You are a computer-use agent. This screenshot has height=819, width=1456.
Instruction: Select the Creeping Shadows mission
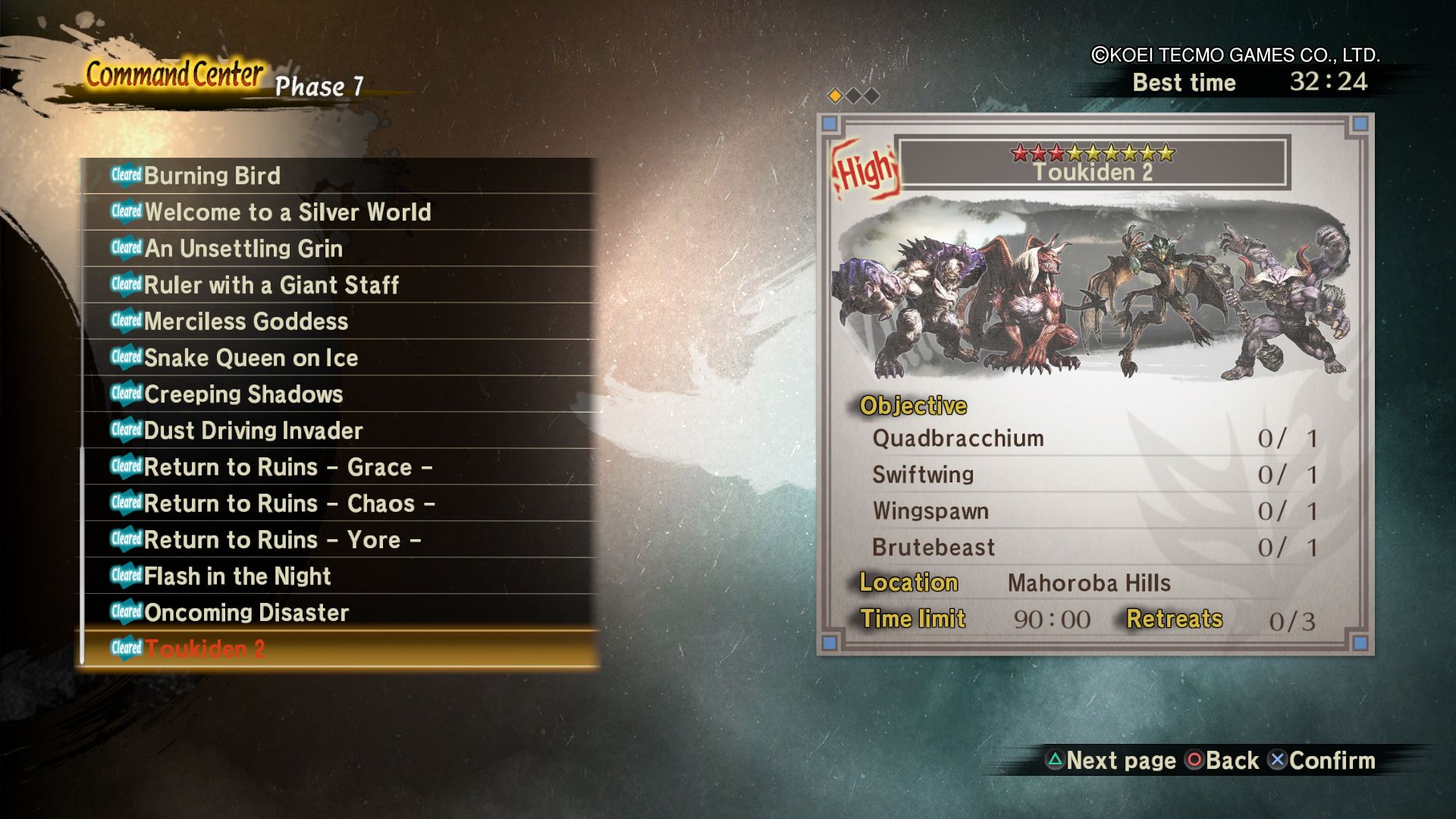coord(243,394)
